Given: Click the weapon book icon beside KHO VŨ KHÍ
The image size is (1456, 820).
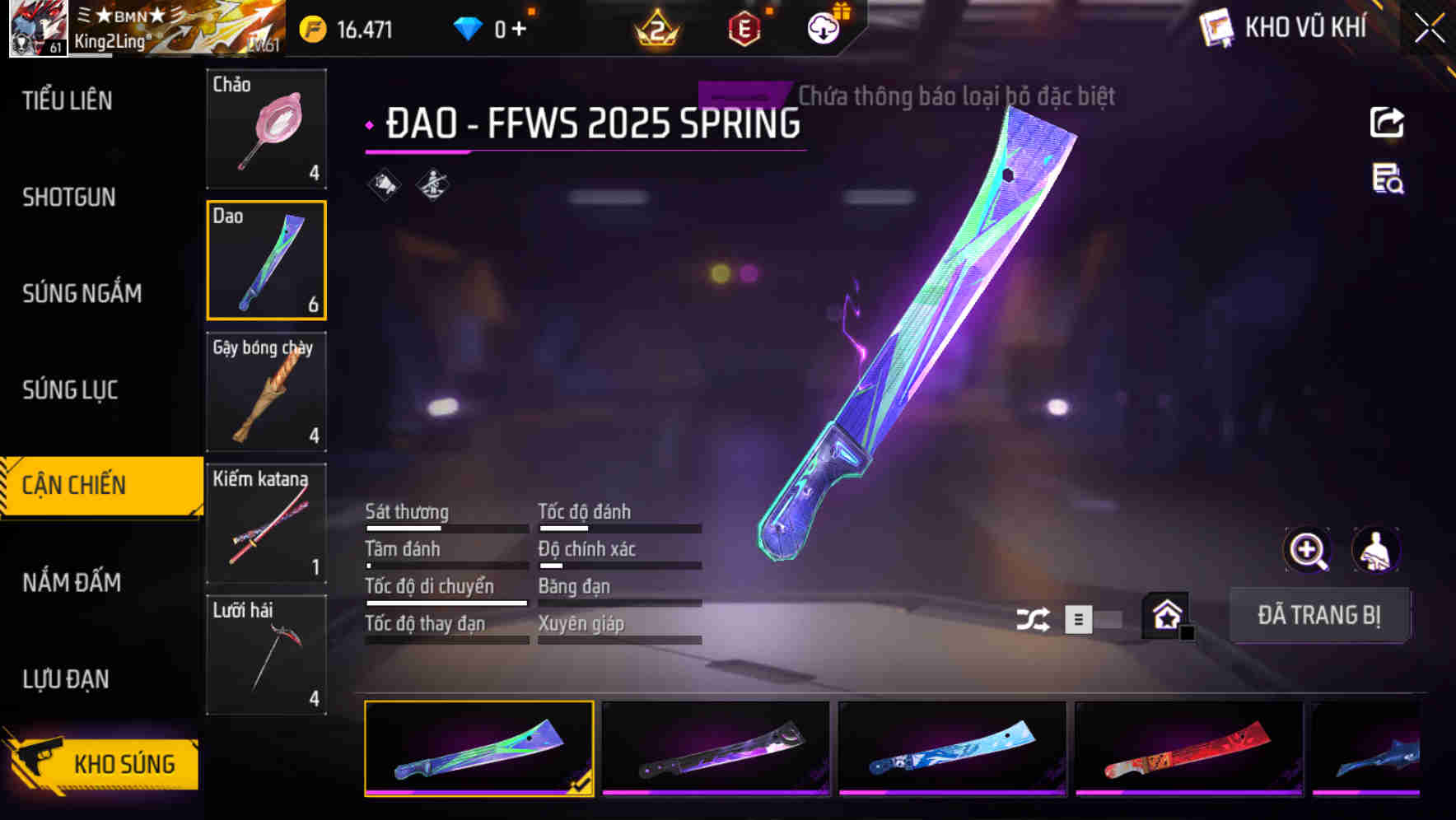Looking at the screenshot, I should [x=1217, y=27].
